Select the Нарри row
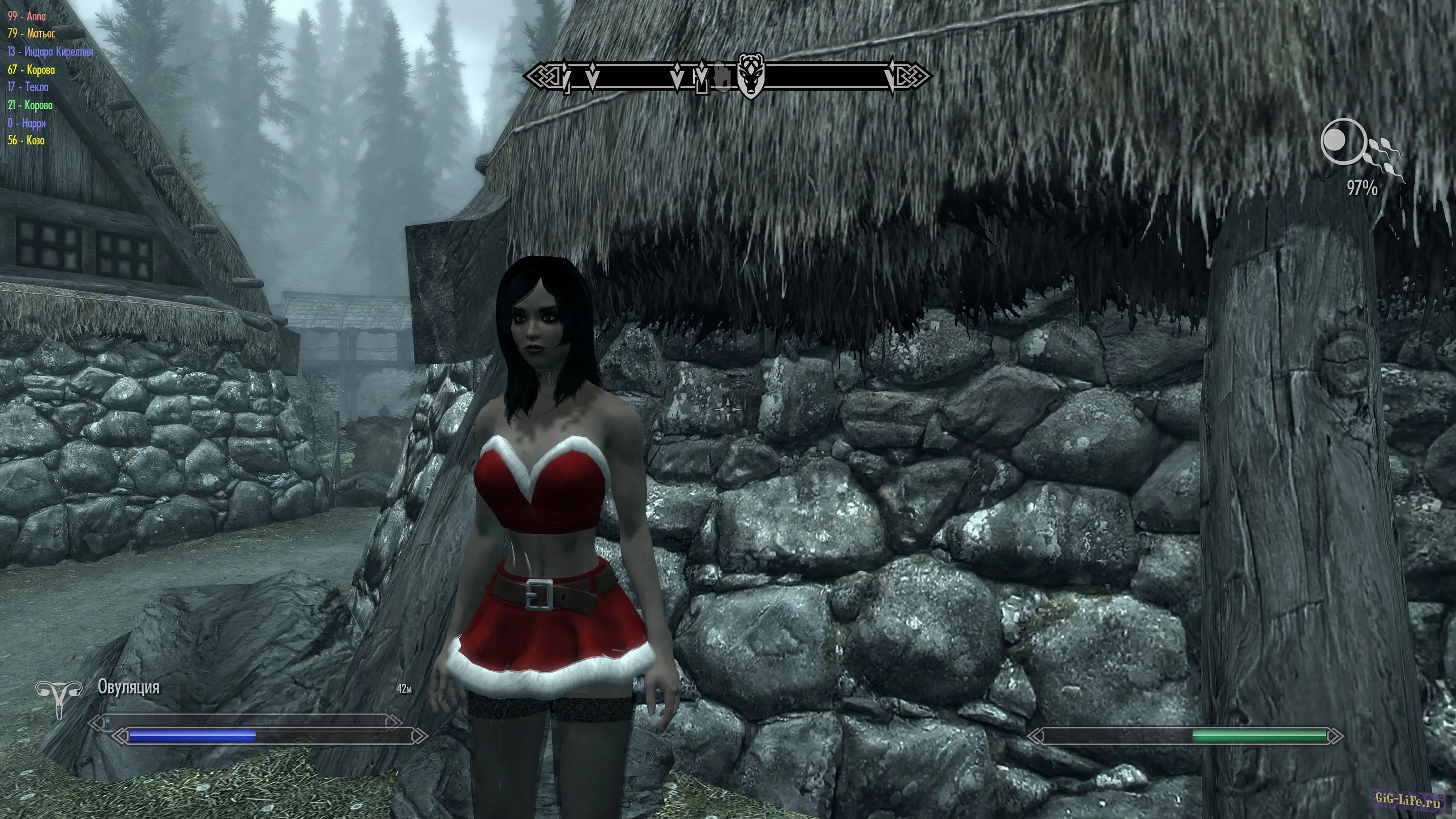Viewport: 1456px width, 819px height. pos(27,123)
